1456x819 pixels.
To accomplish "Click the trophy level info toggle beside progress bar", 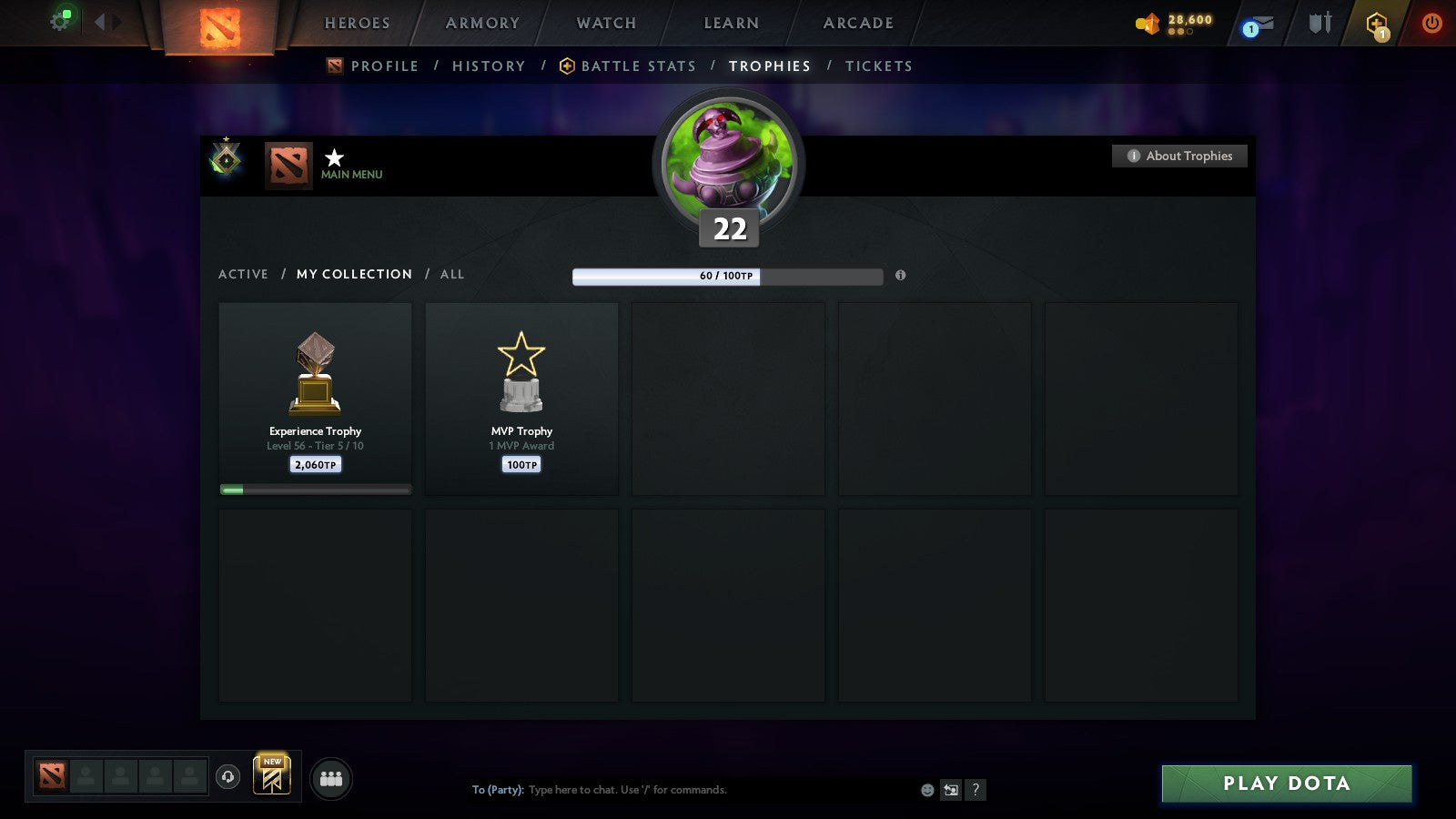I will click(901, 276).
